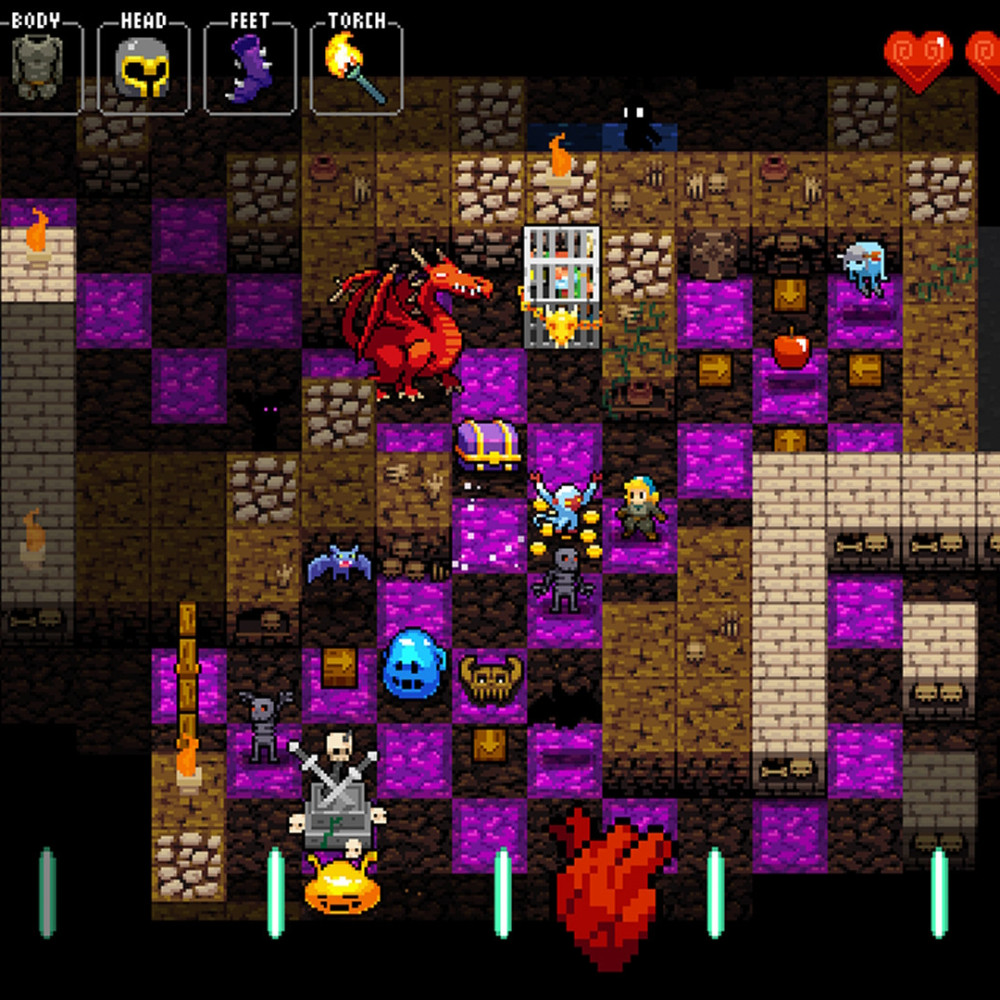Click the Head helmet equipment slot
This screenshot has width=1000, height=1000.
[143, 67]
